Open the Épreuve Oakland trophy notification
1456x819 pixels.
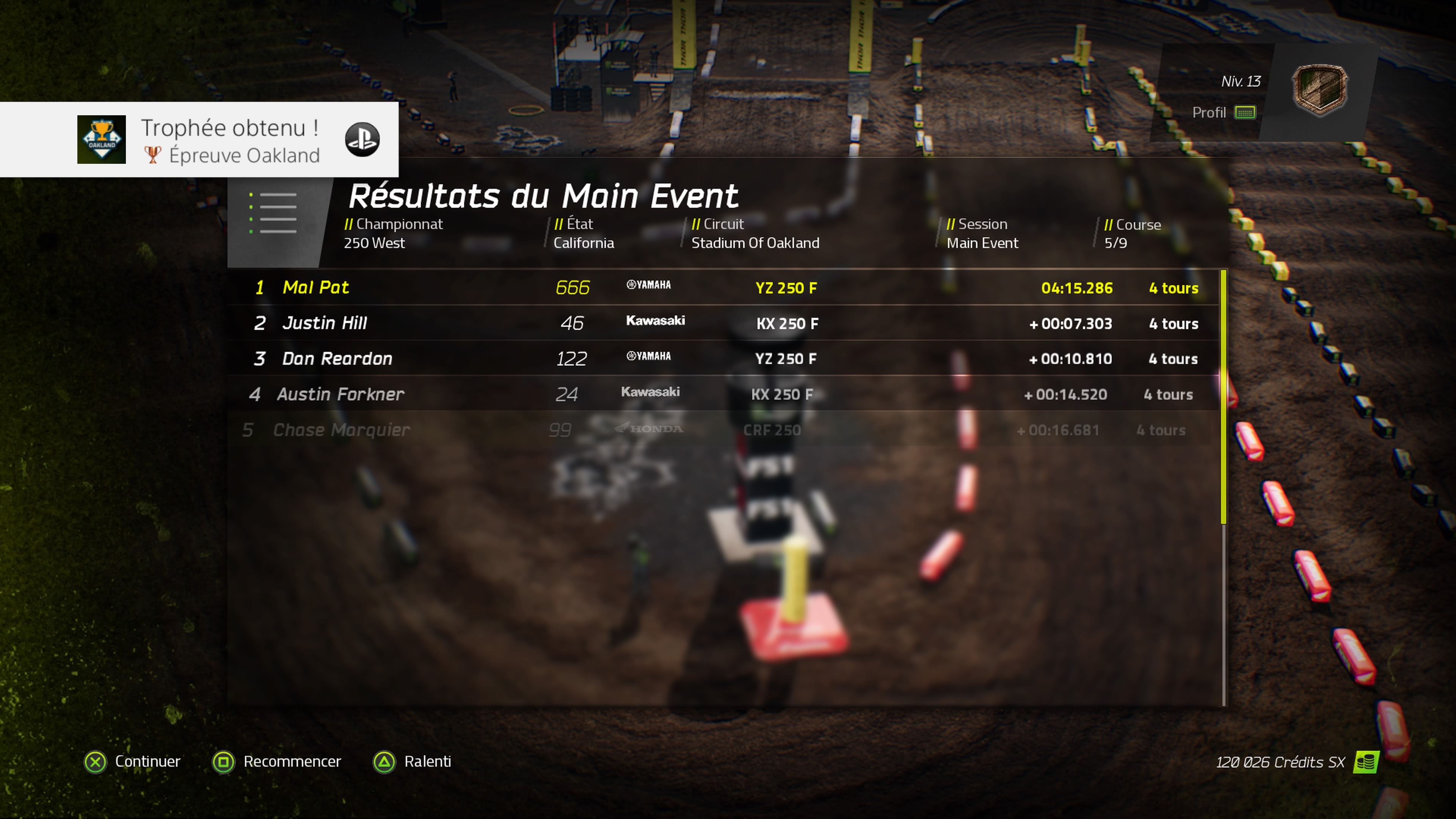click(x=199, y=140)
